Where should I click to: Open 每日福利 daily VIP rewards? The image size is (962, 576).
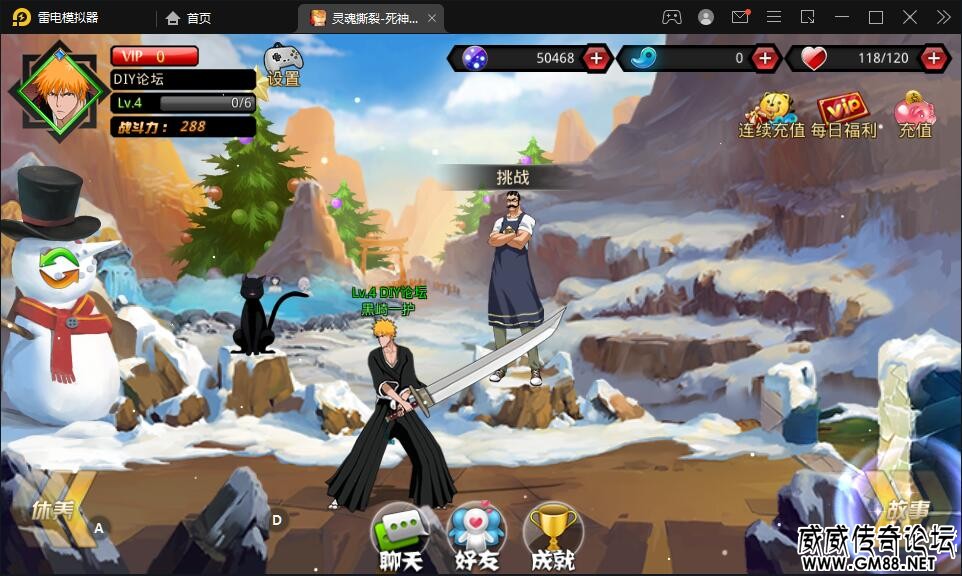(x=843, y=115)
